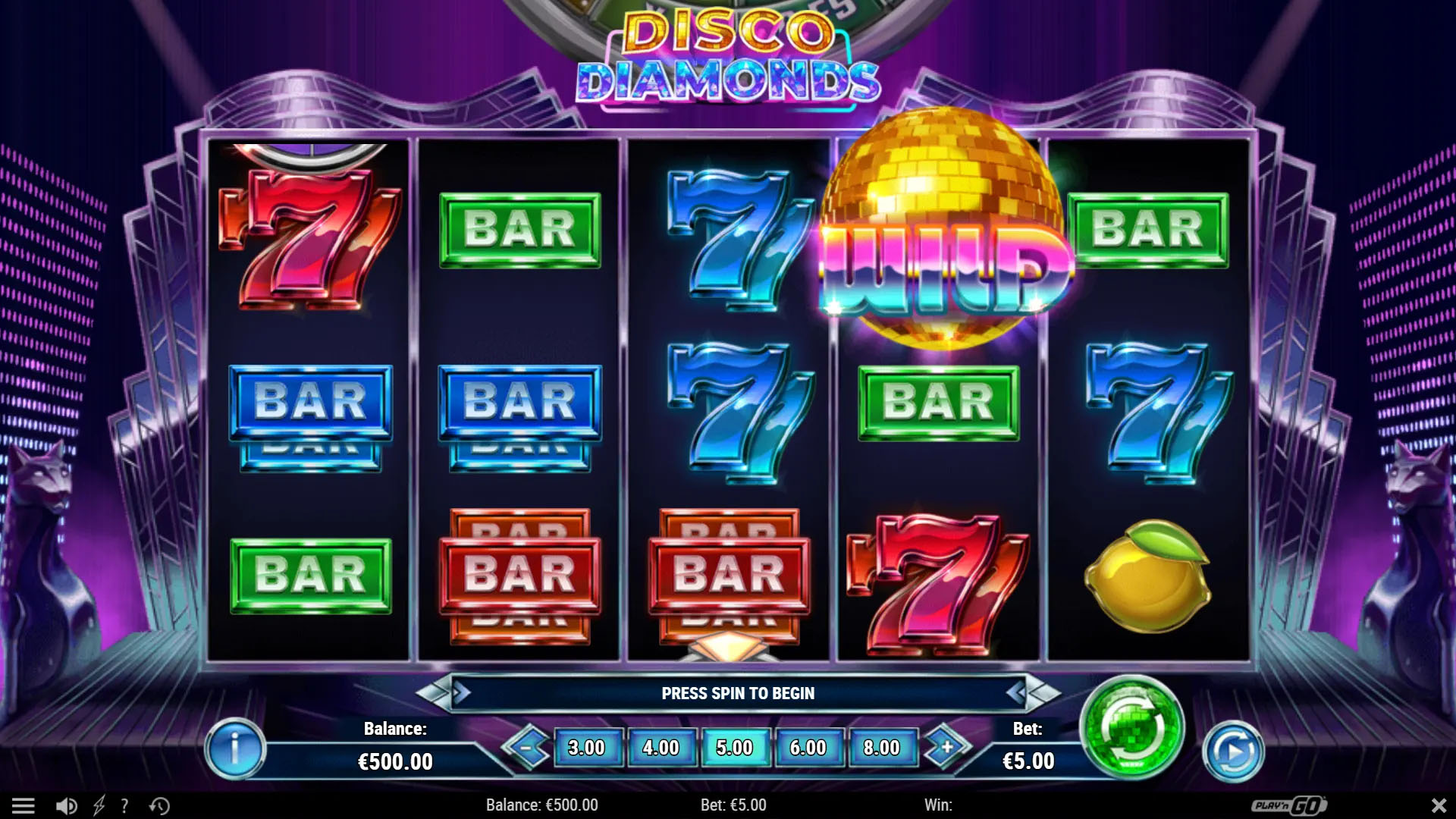This screenshot has width=1456, height=819.
Task: Pick the 5.00 bet value
Action: [734, 748]
